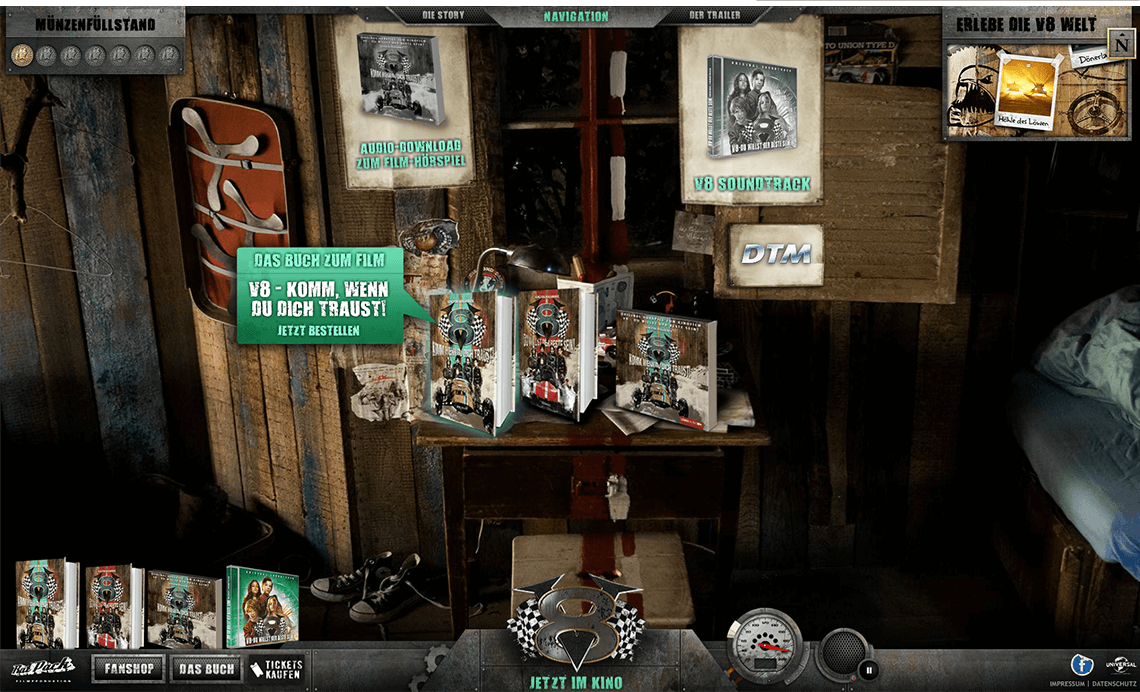
Task: Order the book via Jetzt Bestellen
Action: click(x=319, y=329)
